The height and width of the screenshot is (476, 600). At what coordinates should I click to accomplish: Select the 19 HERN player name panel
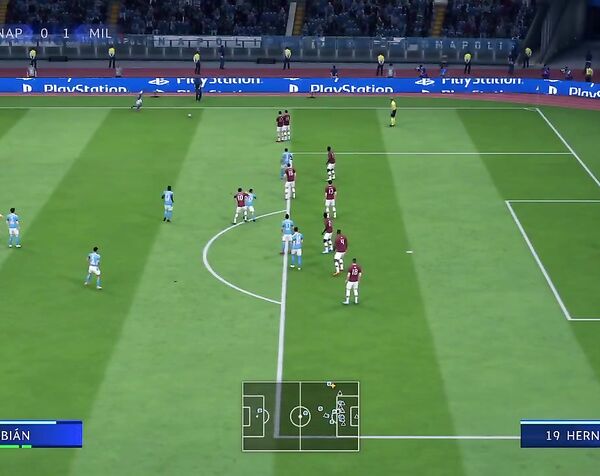[560, 434]
